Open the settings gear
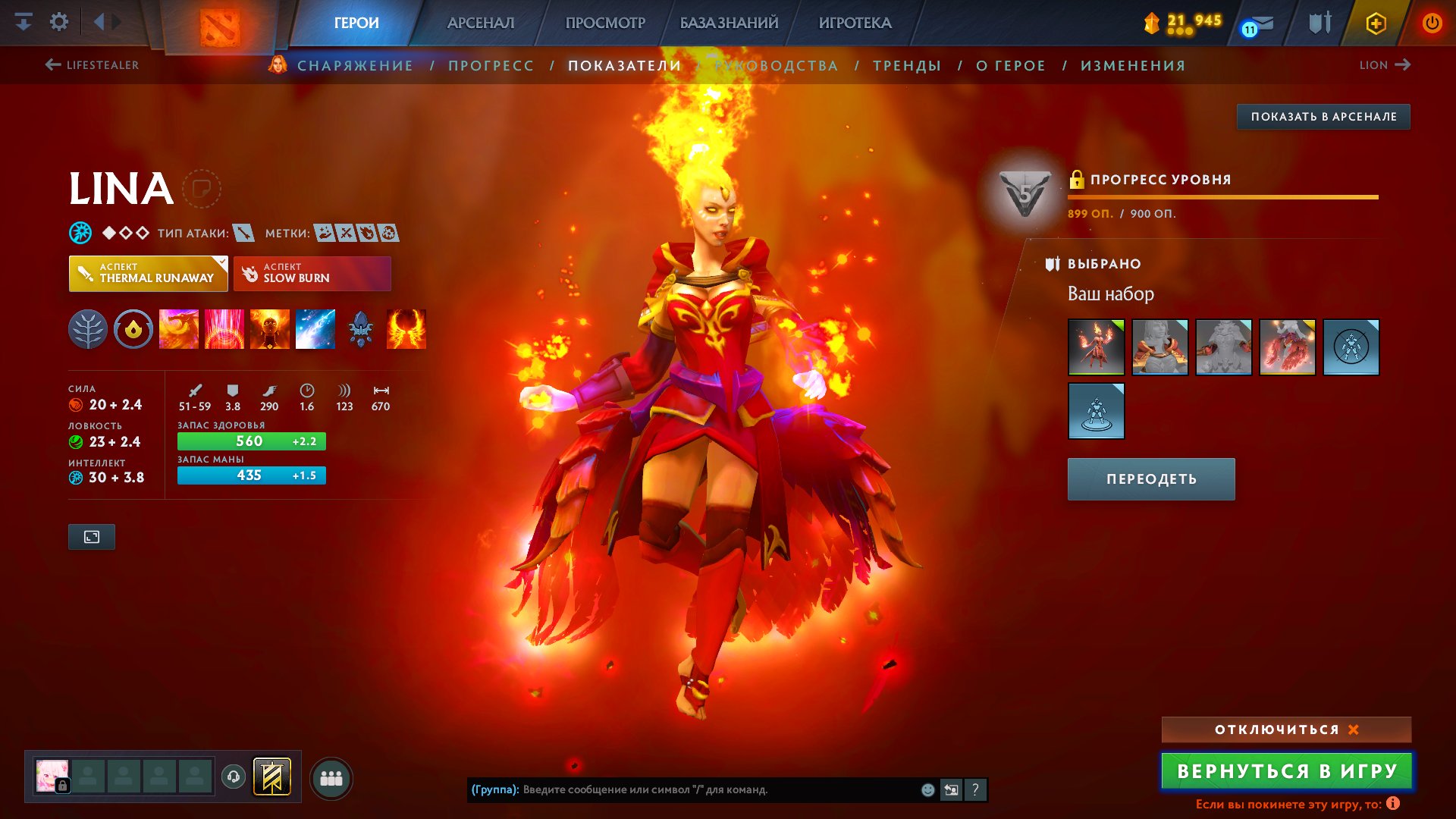 point(58,21)
